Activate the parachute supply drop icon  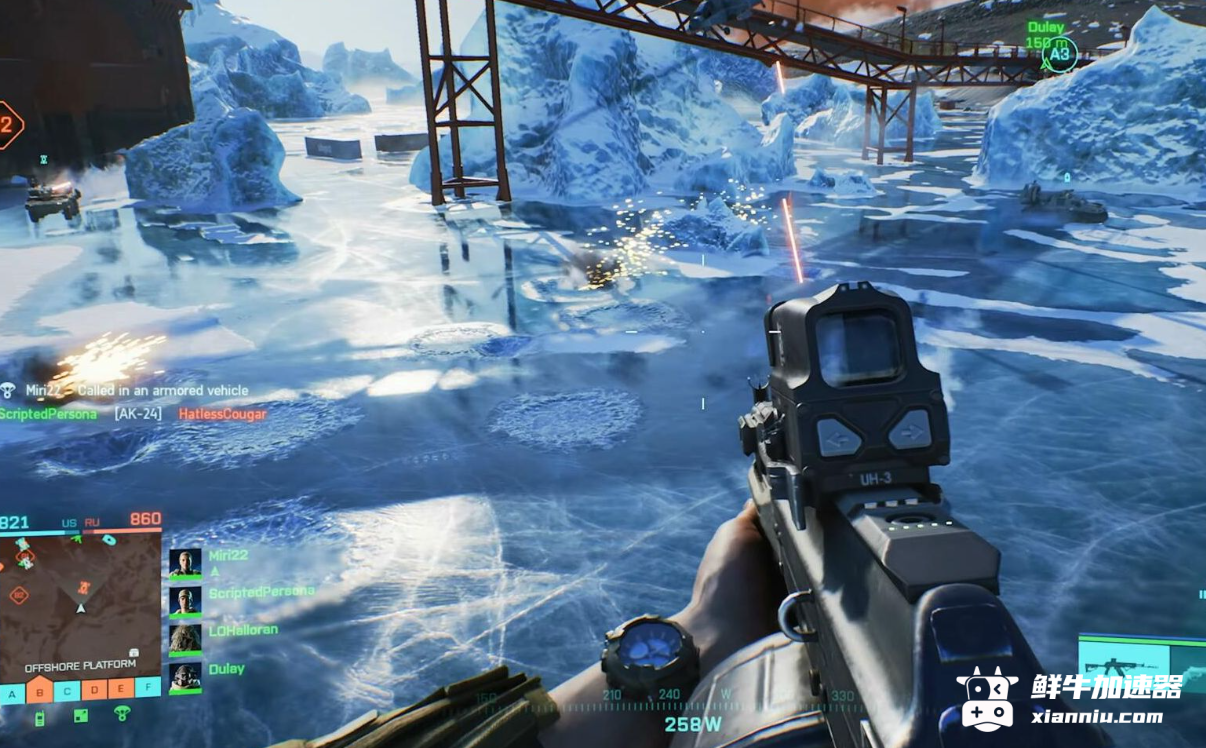[x=122, y=713]
